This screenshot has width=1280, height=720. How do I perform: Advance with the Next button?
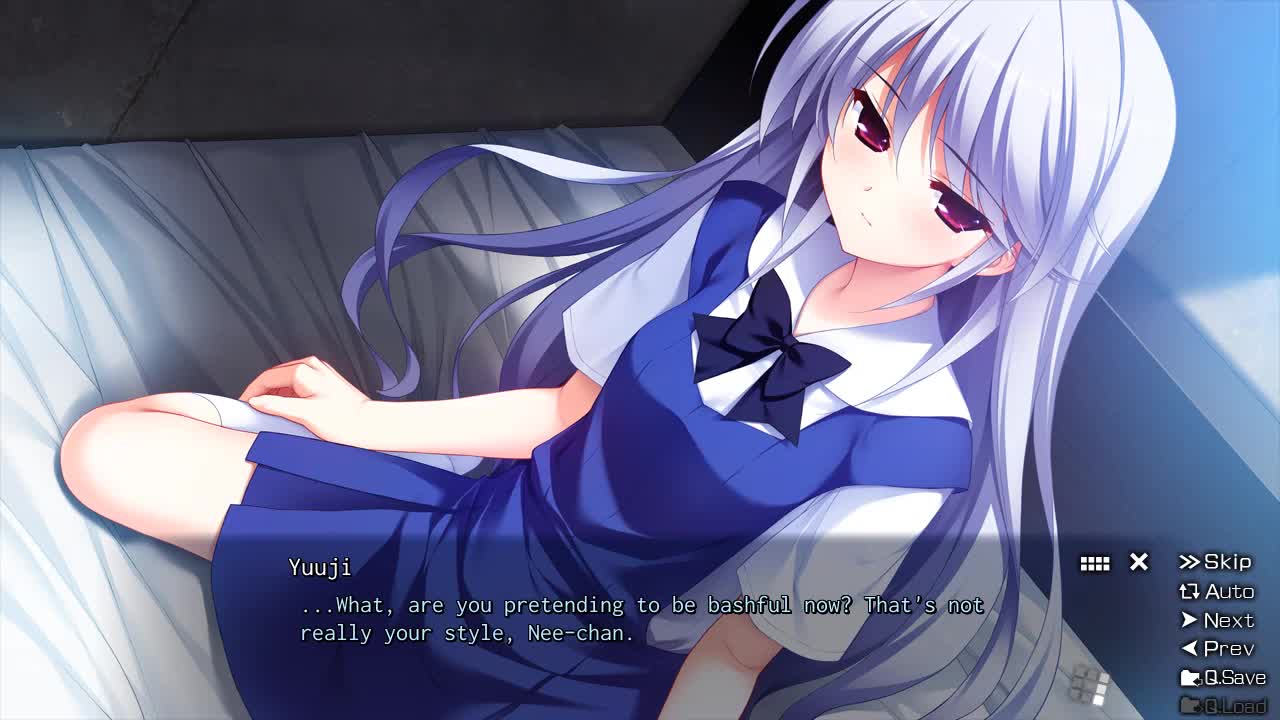(1217, 620)
